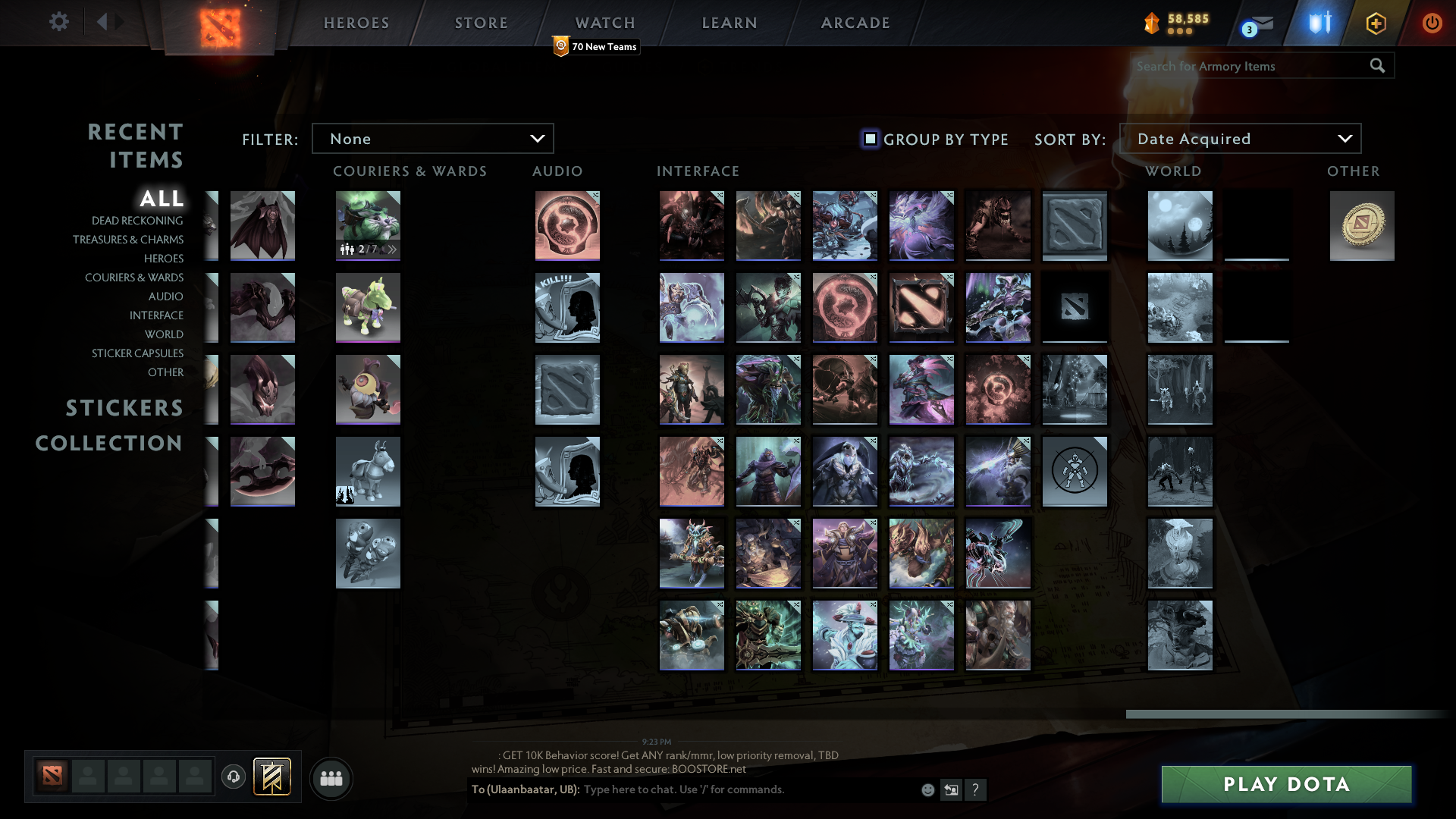The height and width of the screenshot is (819, 1456).
Task: Open the gold plus hexagon icon
Action: [x=1376, y=23]
